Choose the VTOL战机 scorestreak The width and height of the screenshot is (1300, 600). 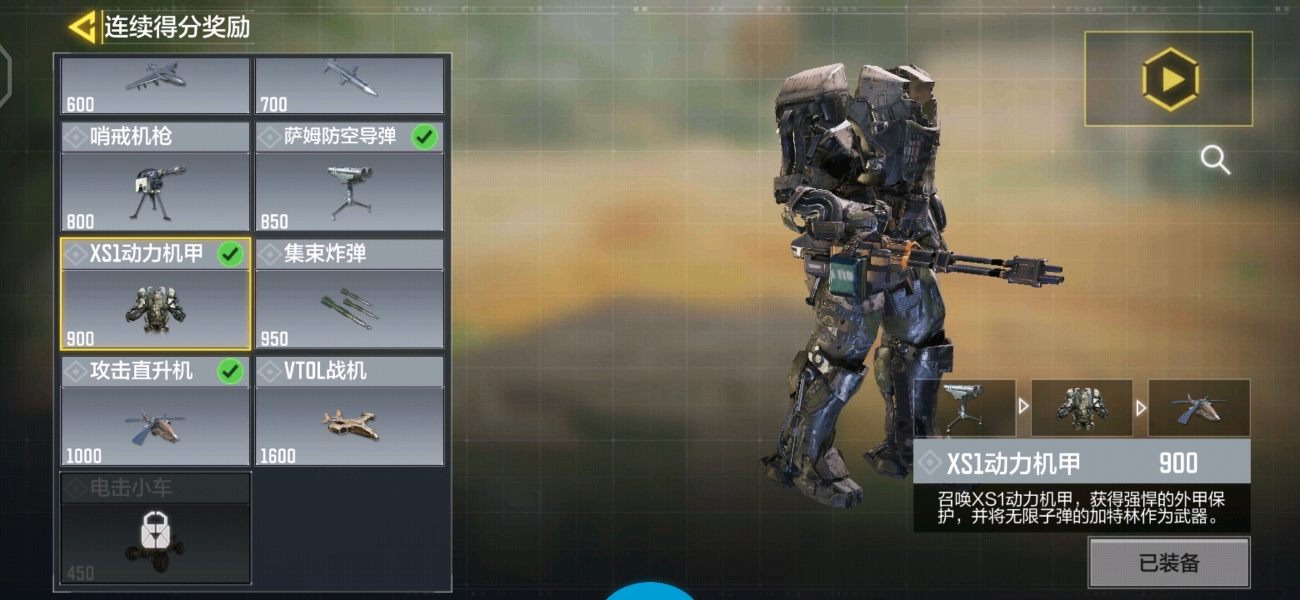click(x=349, y=412)
